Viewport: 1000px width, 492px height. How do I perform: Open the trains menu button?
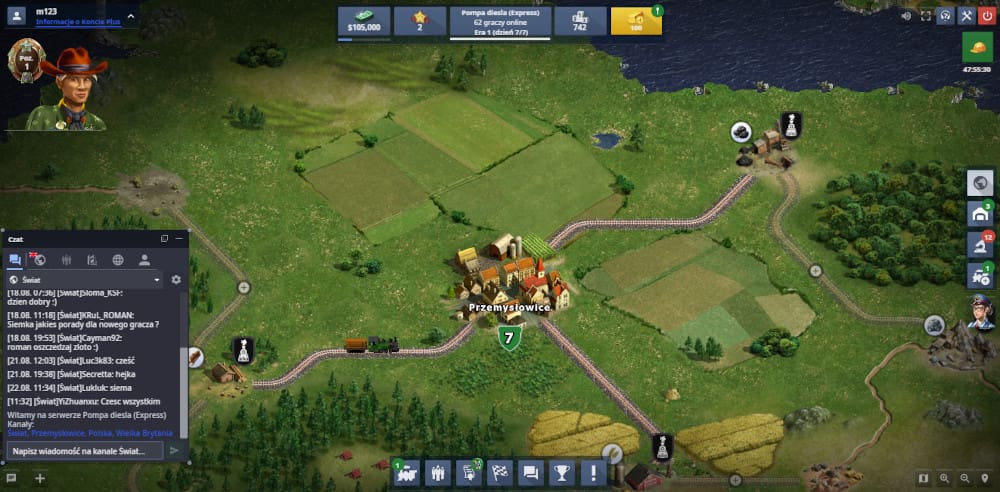click(x=408, y=473)
